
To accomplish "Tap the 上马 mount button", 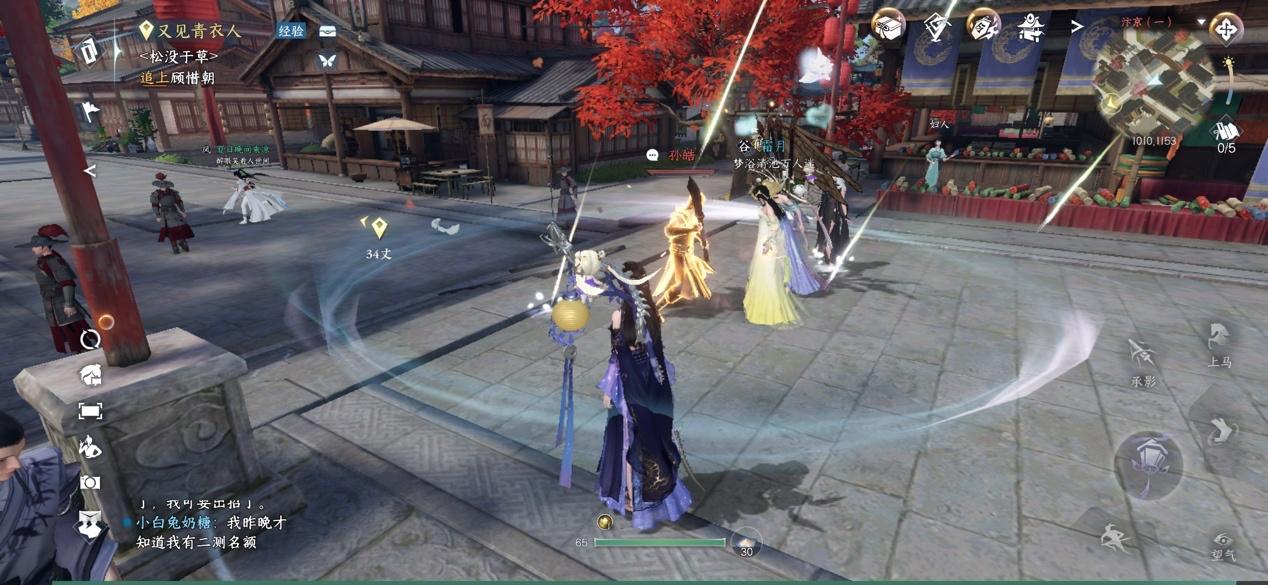I will click(1219, 343).
